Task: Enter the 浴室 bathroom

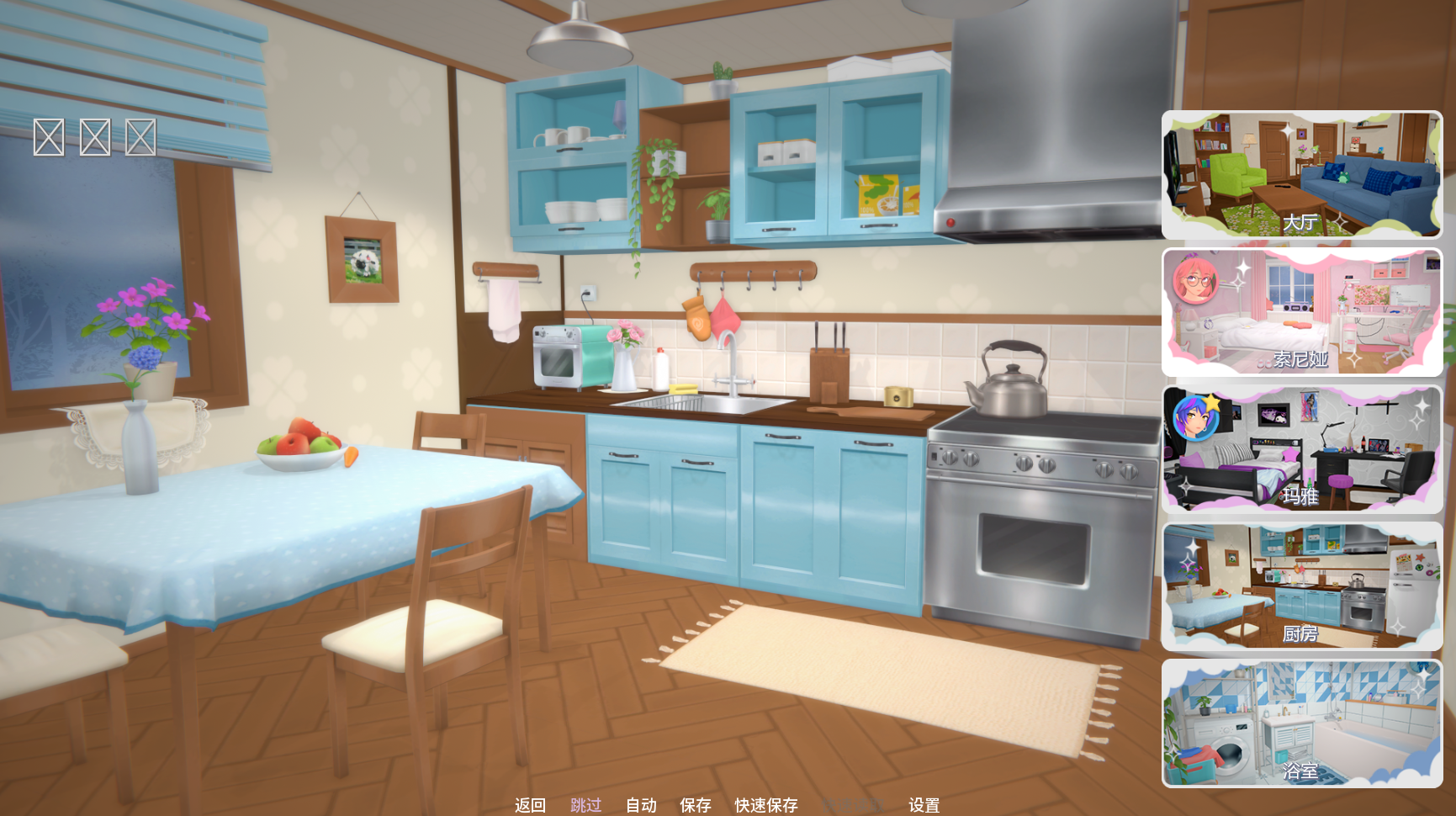Action: 1301,723
